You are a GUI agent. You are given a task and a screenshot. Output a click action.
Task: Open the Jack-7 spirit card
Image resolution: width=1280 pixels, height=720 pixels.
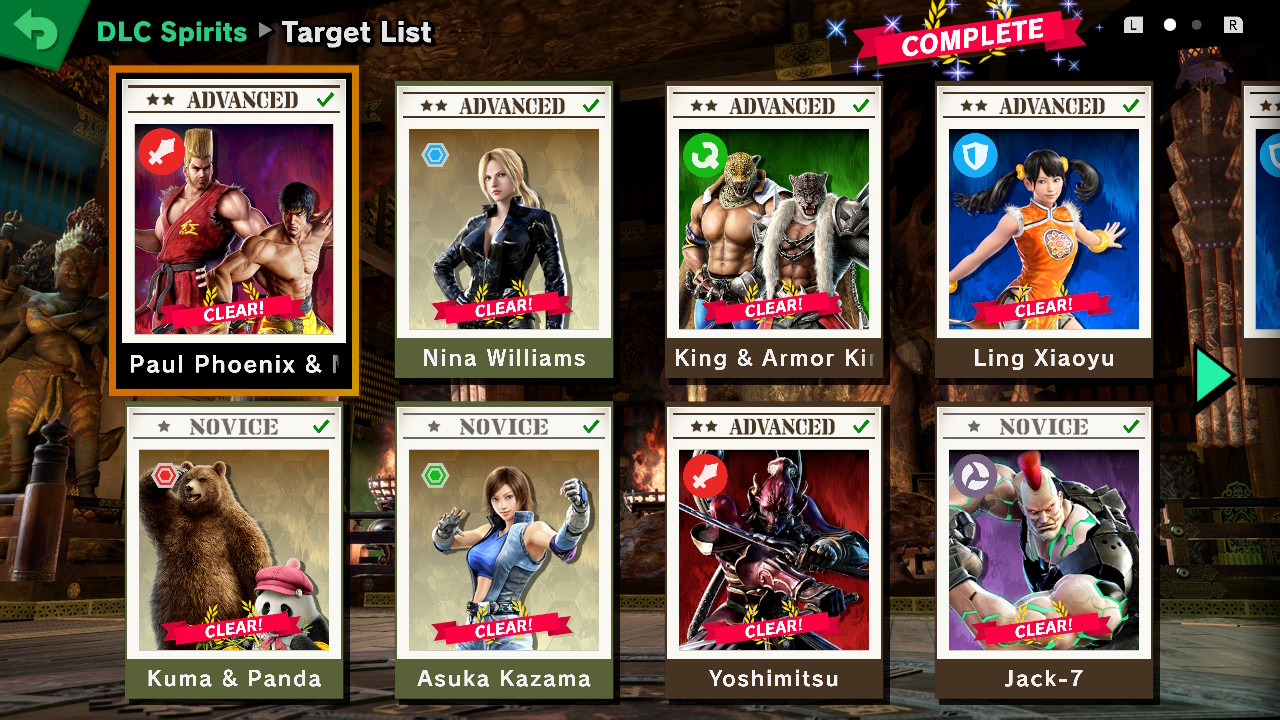pos(1044,550)
